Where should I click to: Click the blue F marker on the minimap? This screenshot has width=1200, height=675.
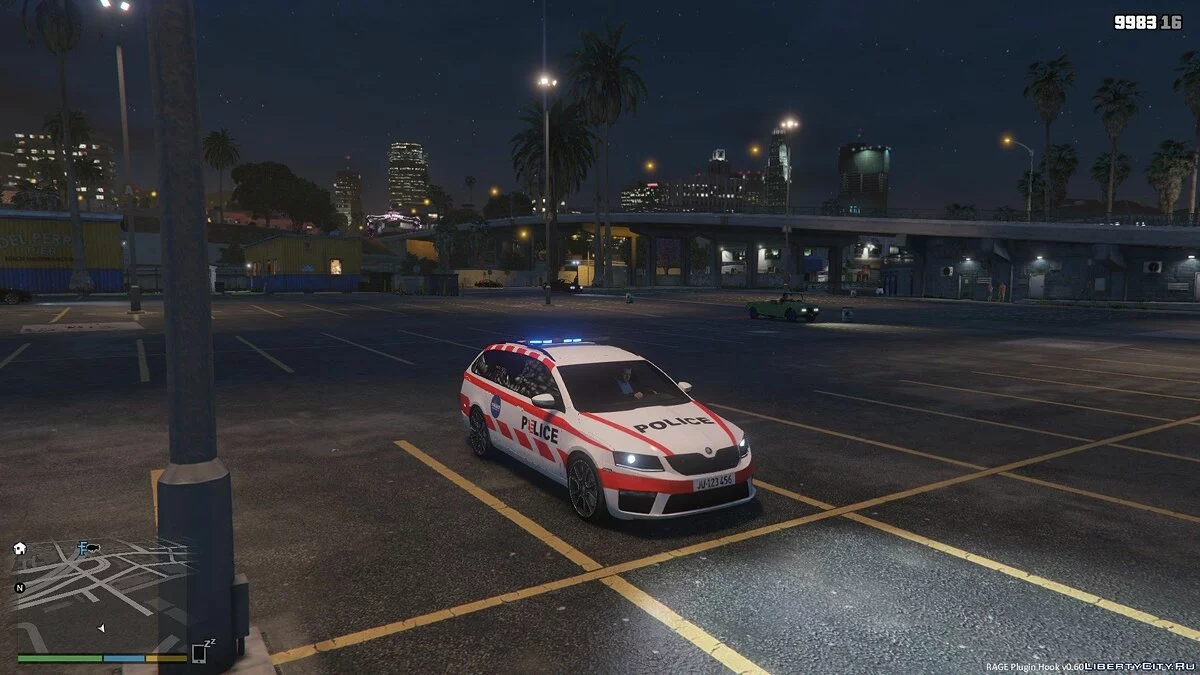(x=82, y=547)
